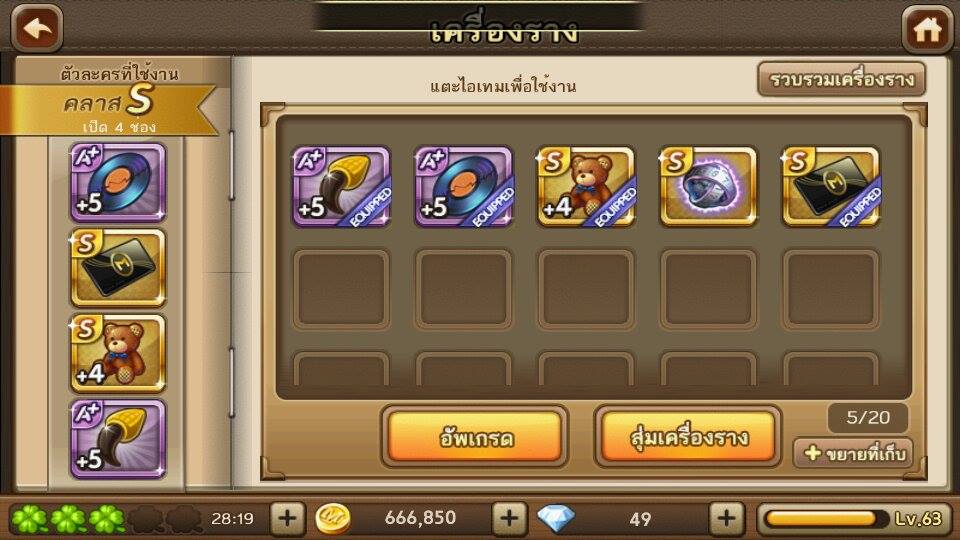This screenshot has width=960, height=540.
Task: Select the A+ horn charm in inventory grid
Action: pos(341,187)
